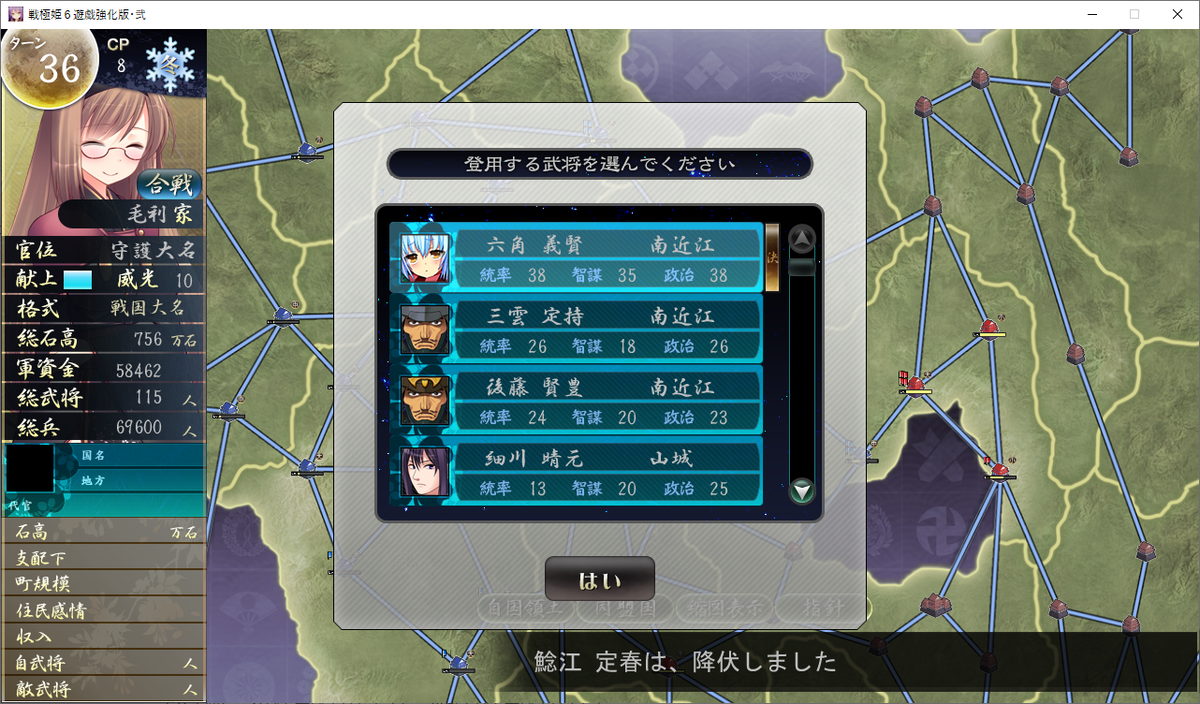
Task: Click the list's scroll-up arrow
Action: [x=802, y=239]
